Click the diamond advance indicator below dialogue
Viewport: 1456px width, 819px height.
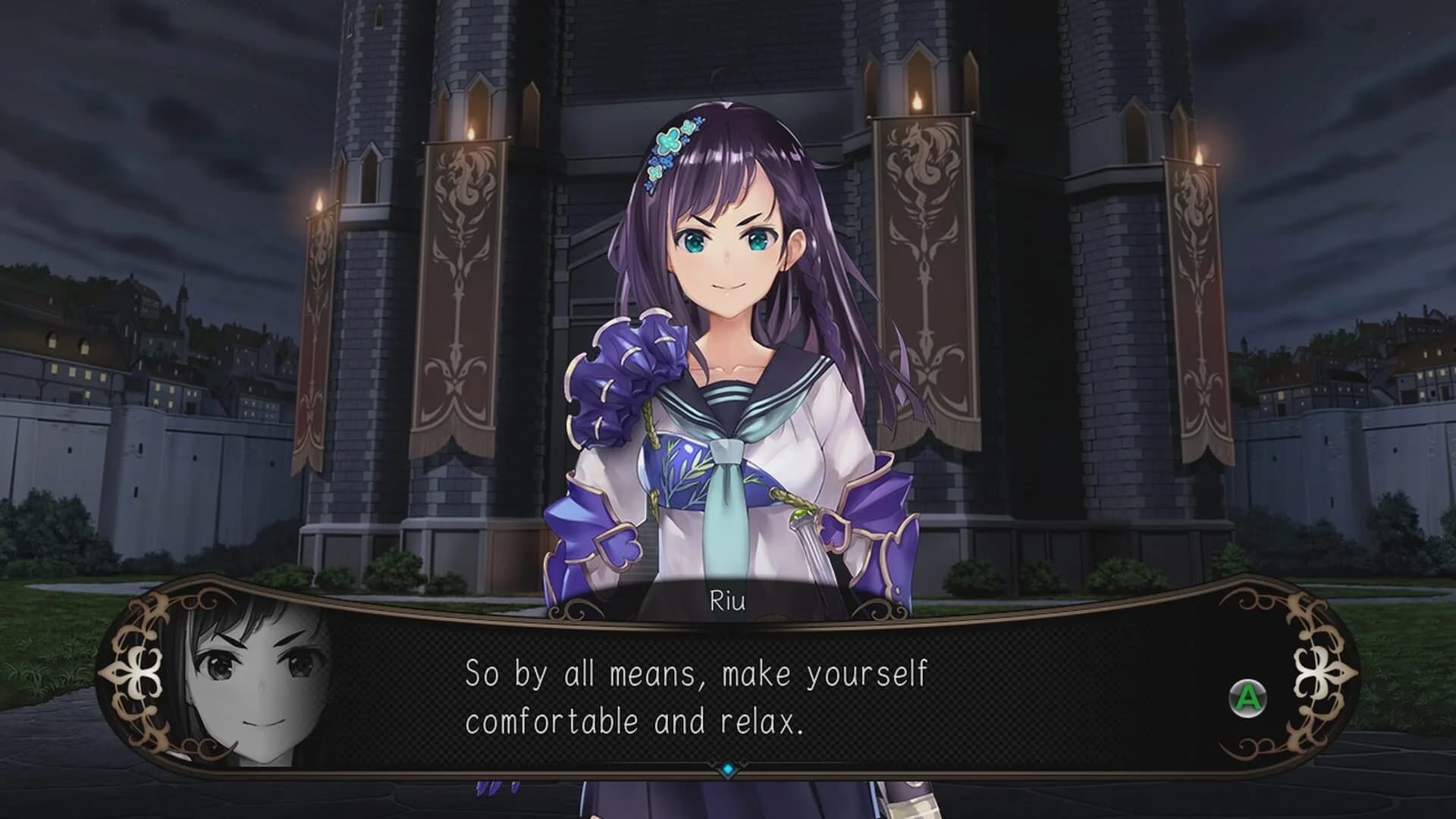[728, 768]
